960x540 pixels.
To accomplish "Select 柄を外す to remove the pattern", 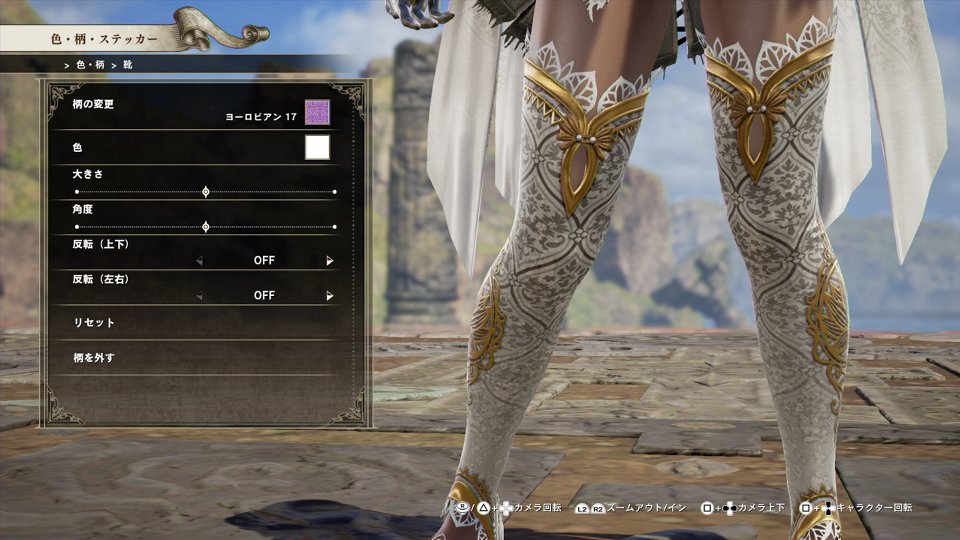I will pyautogui.click(x=95, y=357).
